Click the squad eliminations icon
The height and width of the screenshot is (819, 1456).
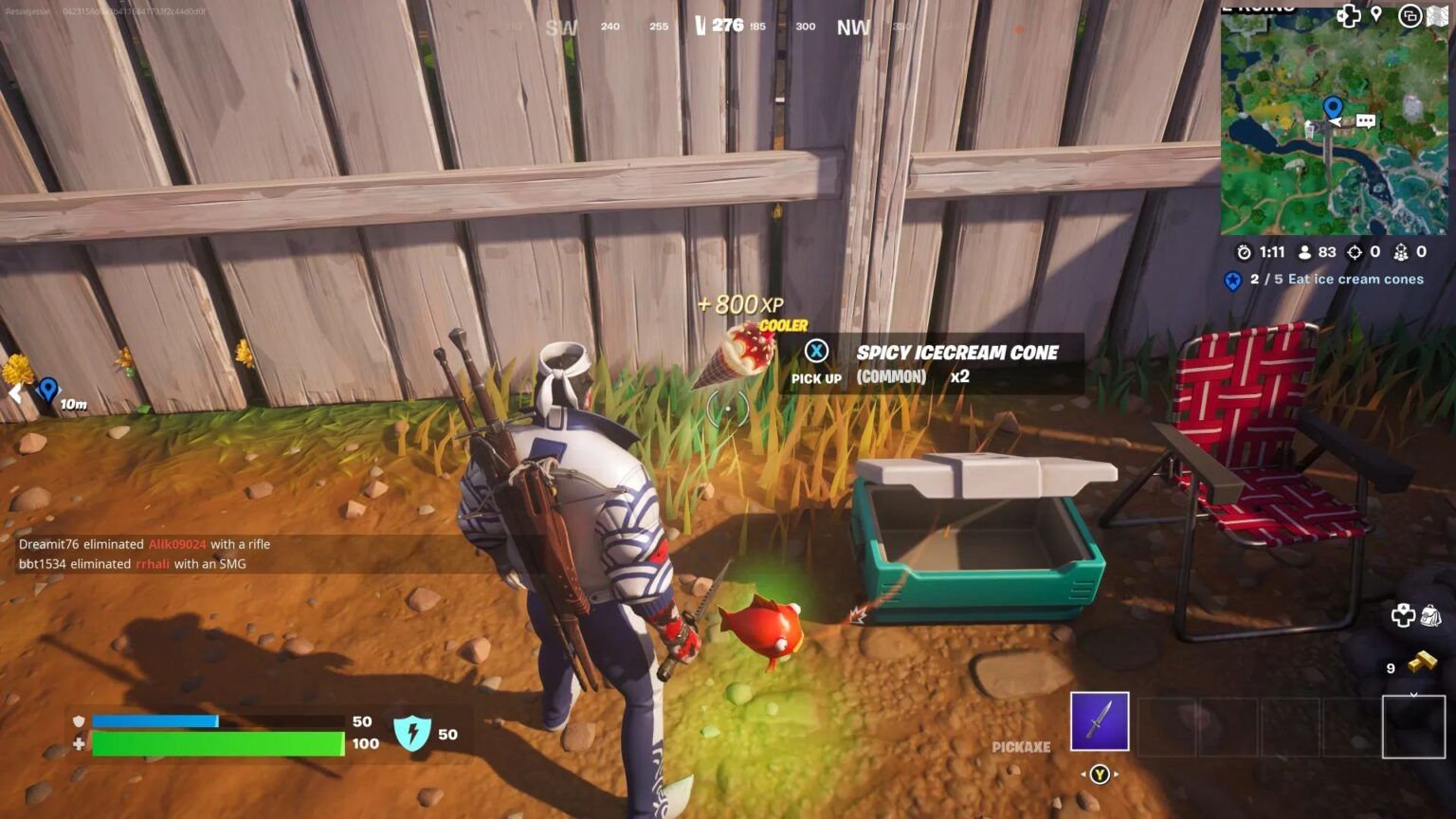[x=1401, y=252]
